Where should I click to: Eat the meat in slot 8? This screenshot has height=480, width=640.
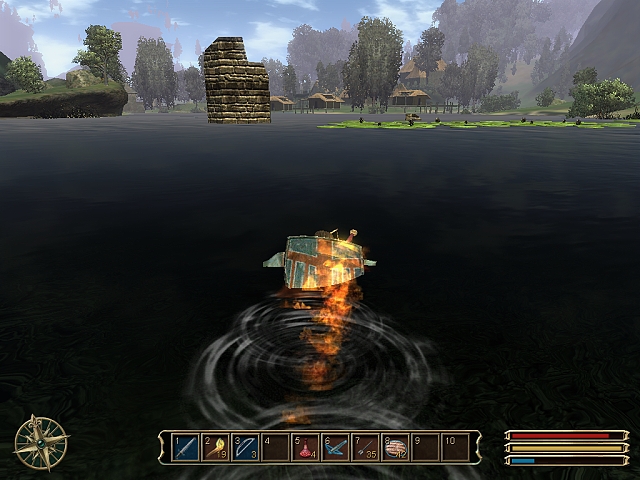[x=395, y=447]
